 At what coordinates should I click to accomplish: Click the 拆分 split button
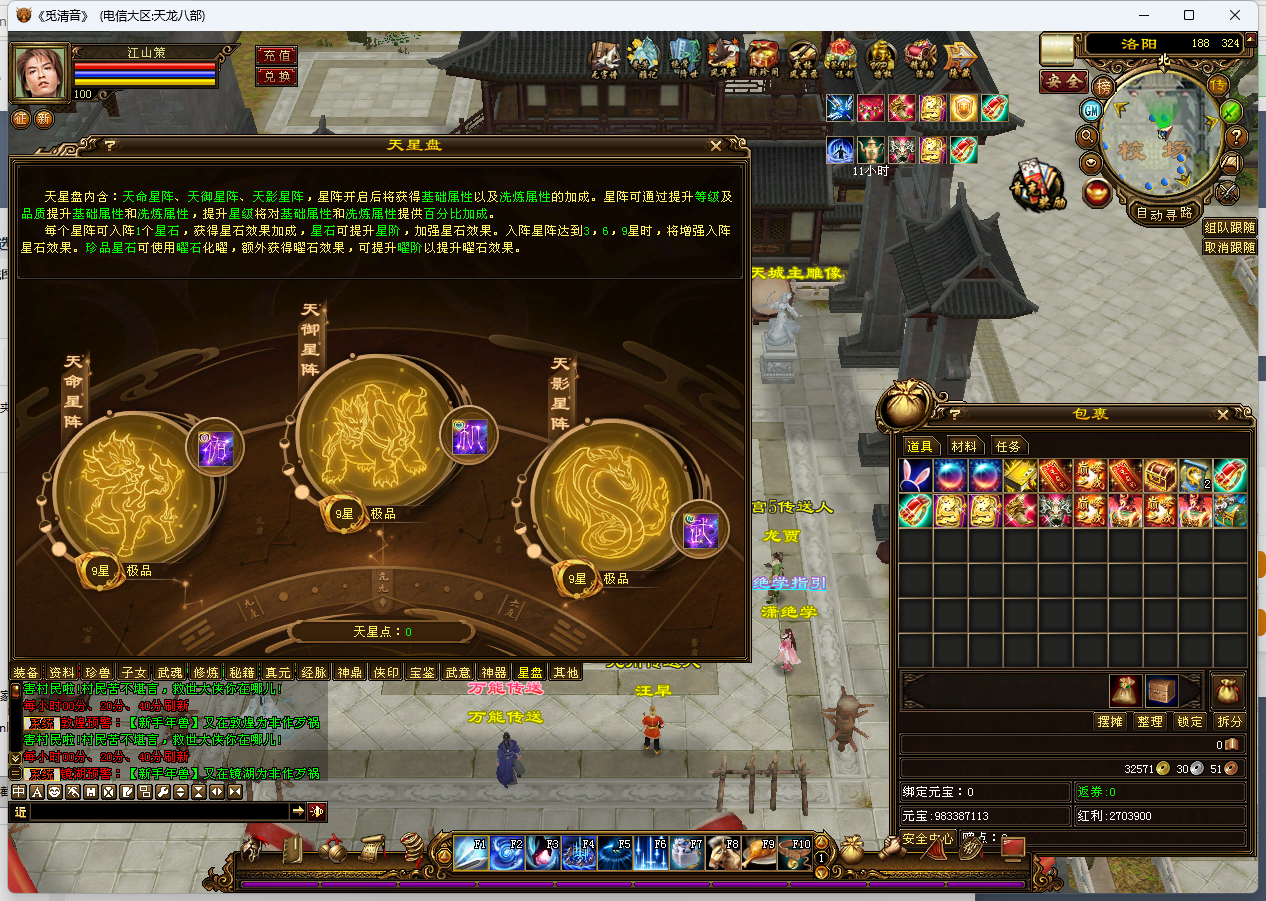[1229, 721]
